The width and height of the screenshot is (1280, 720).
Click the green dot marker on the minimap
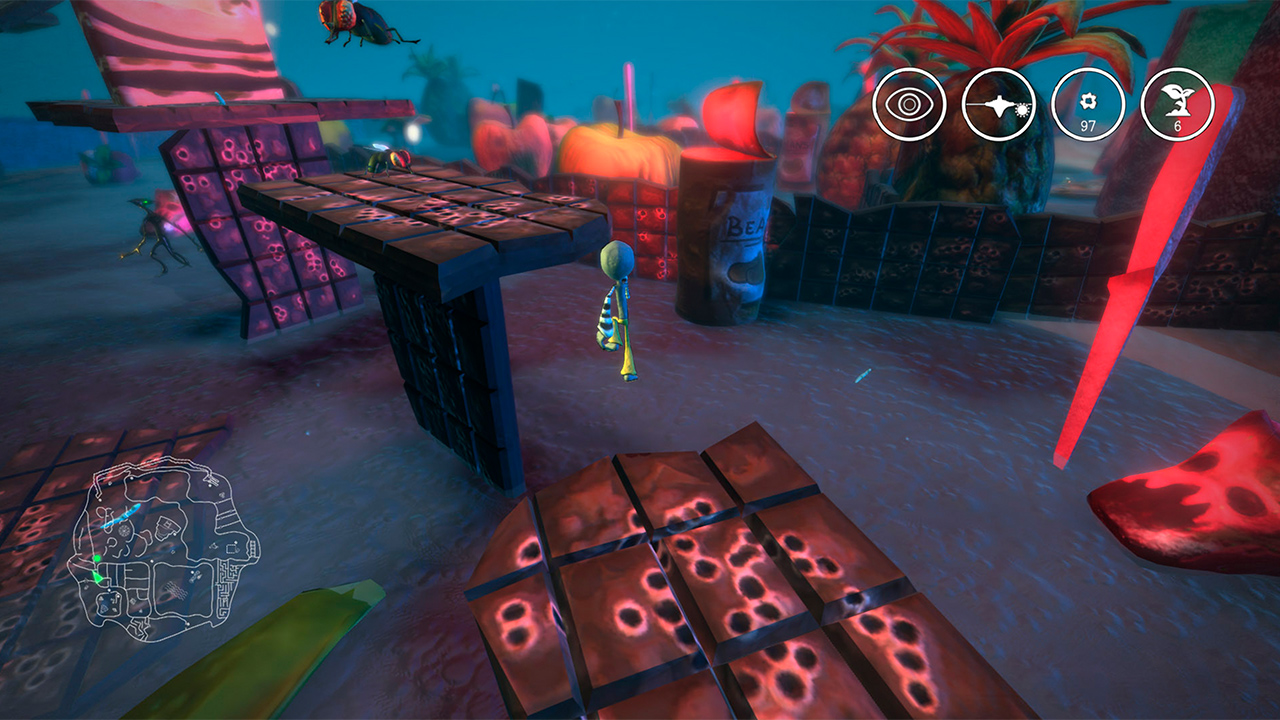click(97, 558)
